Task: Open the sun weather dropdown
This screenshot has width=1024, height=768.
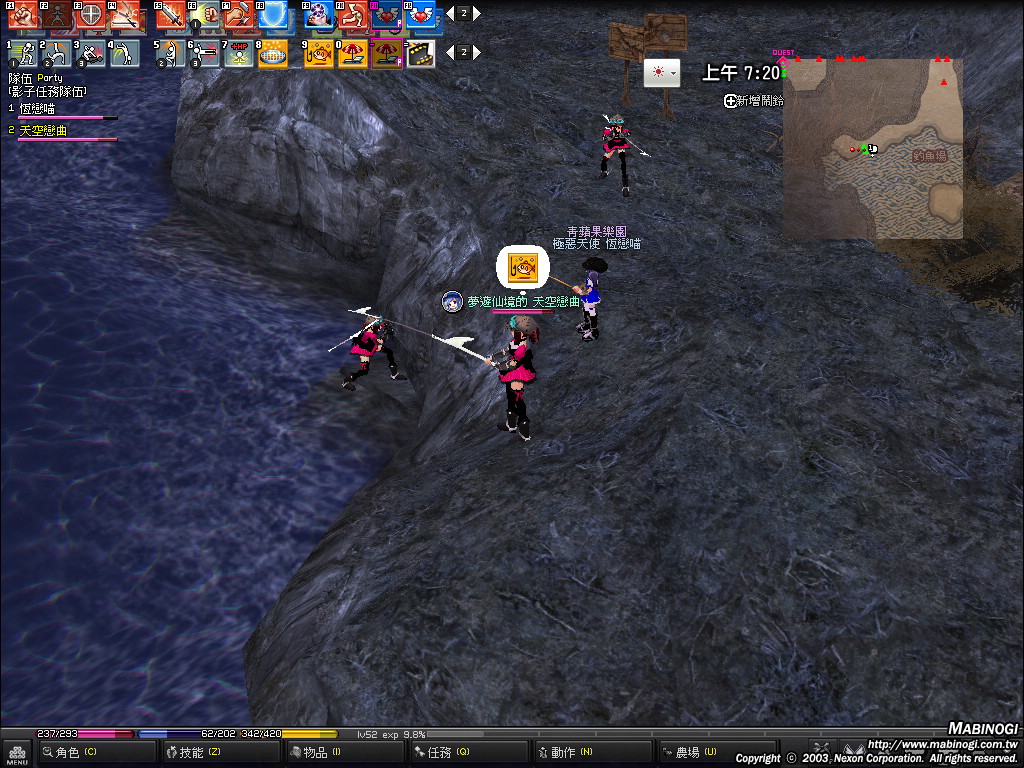Action: (661, 73)
